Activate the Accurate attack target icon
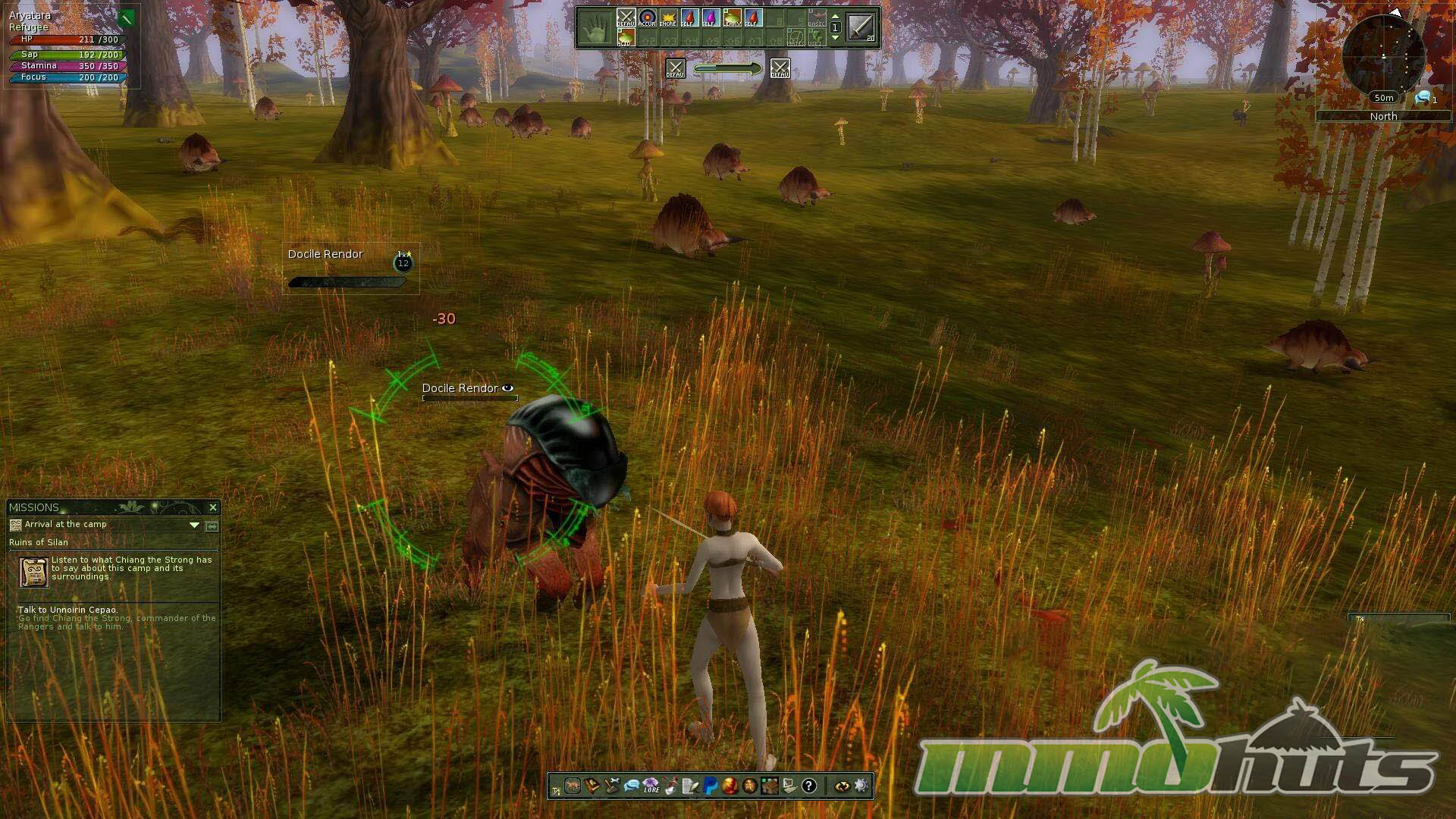This screenshot has width=1456, height=819. [x=647, y=18]
